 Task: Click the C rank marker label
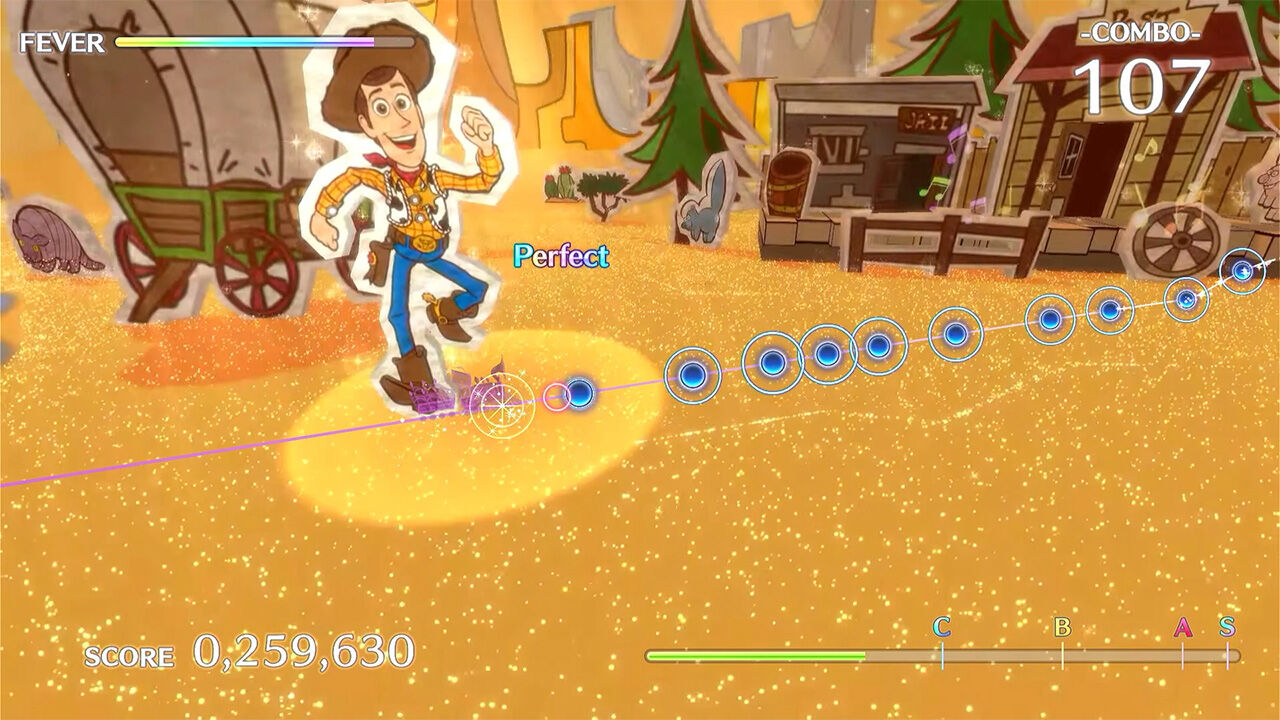(941, 632)
